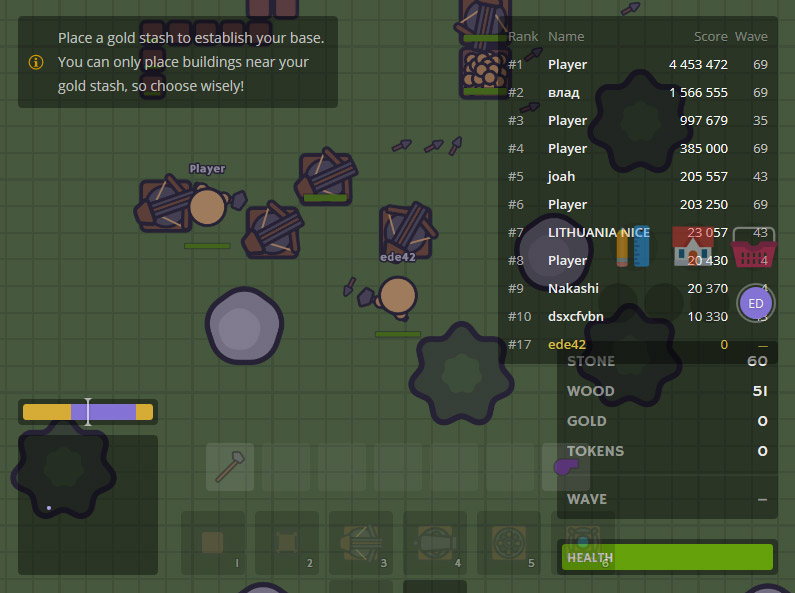
Task: Choose the wall building slot numbered 1
Action: pos(213,543)
